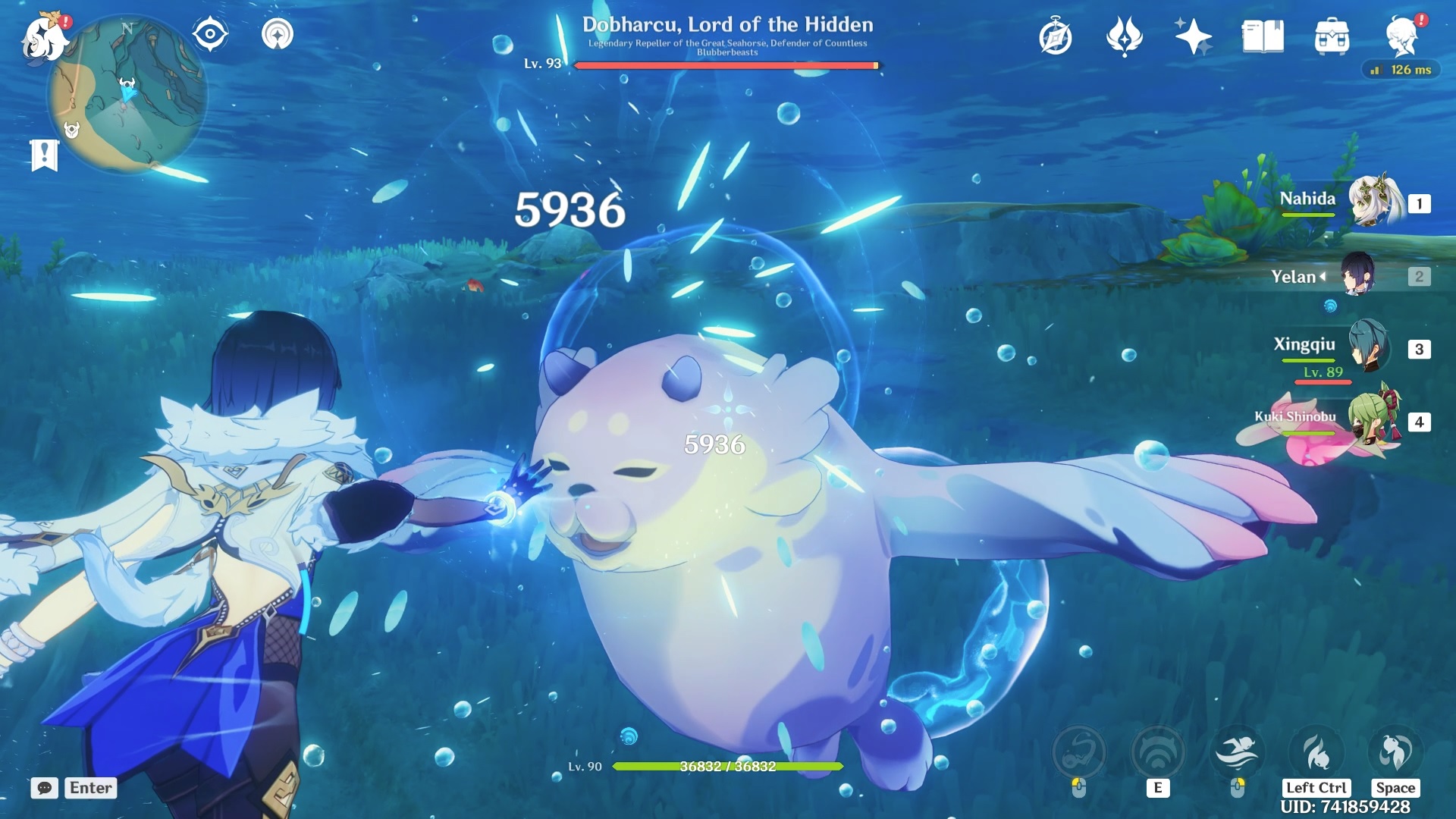Open the compass icon in the top bar
Screen dimensions: 1456x819
pyautogui.click(x=1056, y=37)
